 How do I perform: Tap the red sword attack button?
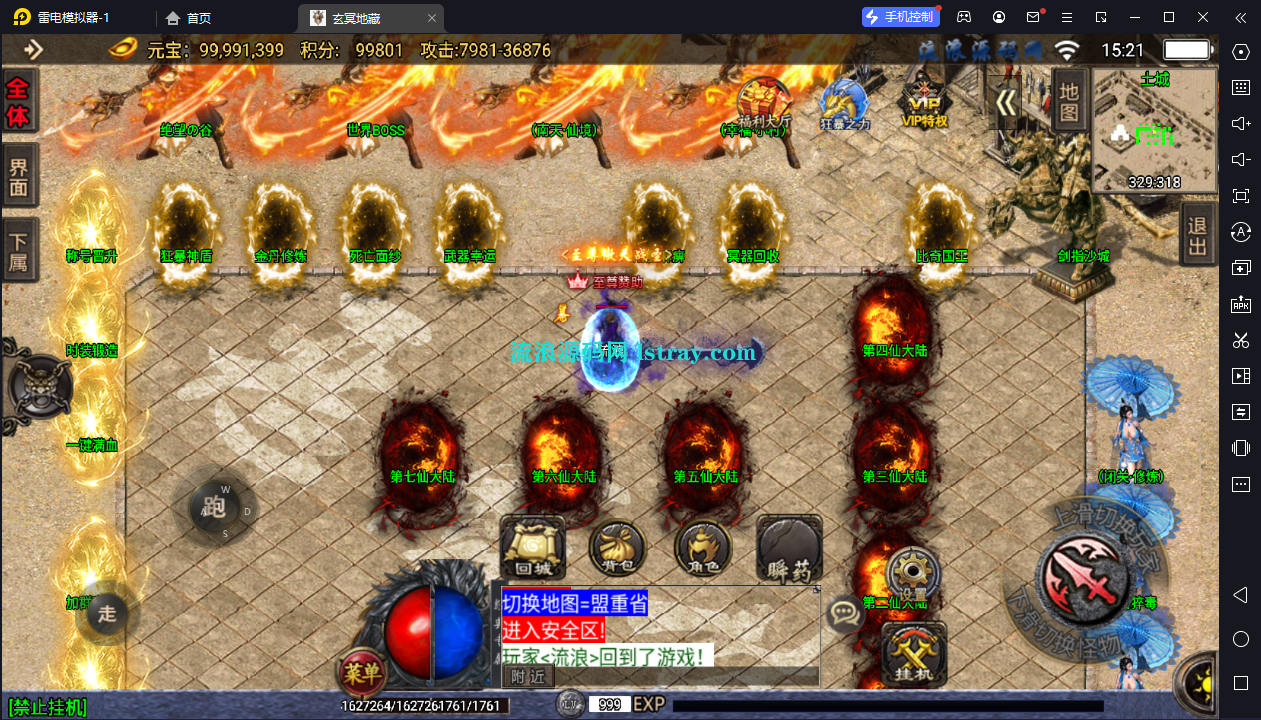coord(1081,576)
